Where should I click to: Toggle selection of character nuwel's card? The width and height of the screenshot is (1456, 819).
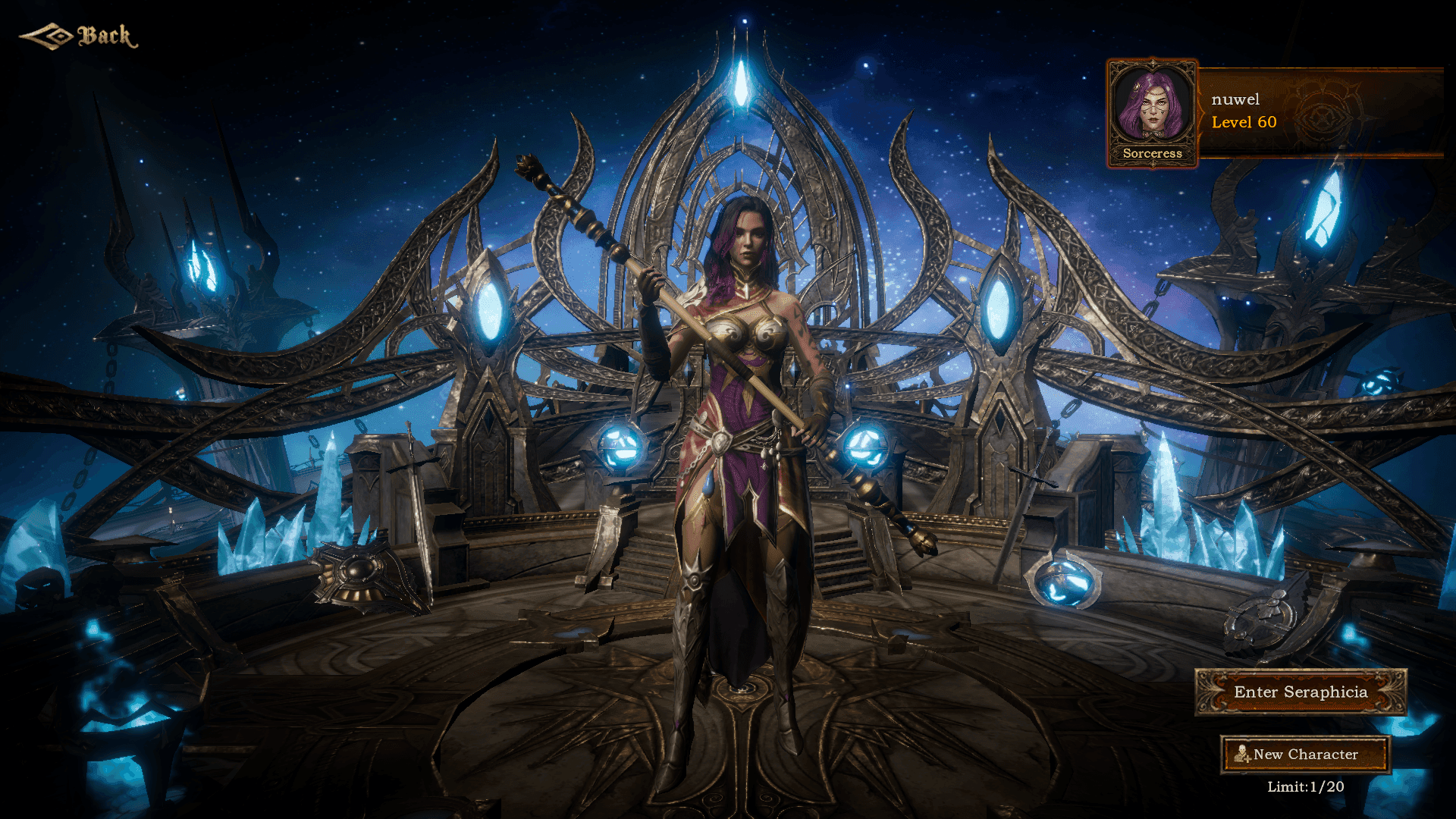tap(1289, 111)
